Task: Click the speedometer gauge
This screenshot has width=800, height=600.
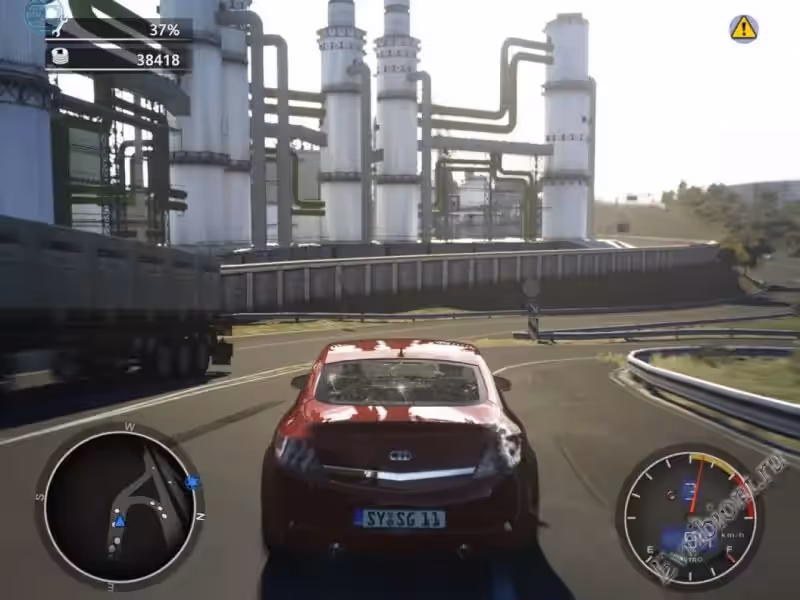Action: 688,517
